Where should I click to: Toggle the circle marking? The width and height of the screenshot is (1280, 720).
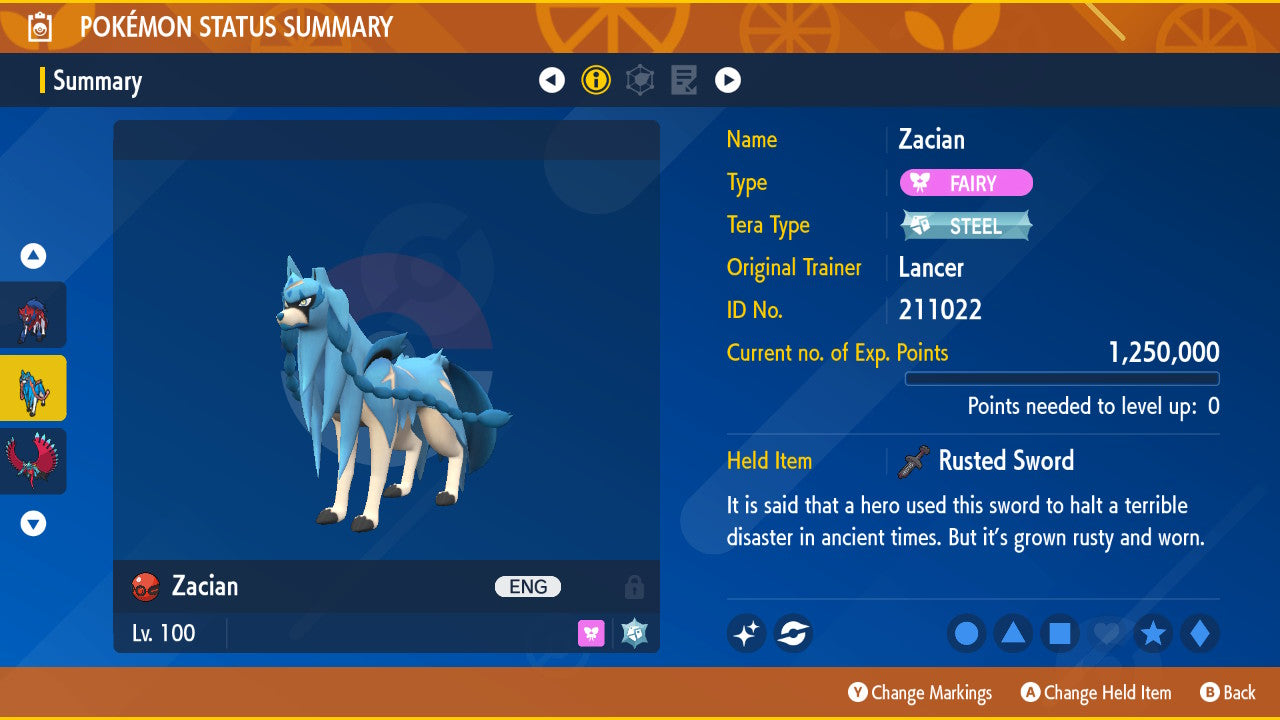coord(965,633)
